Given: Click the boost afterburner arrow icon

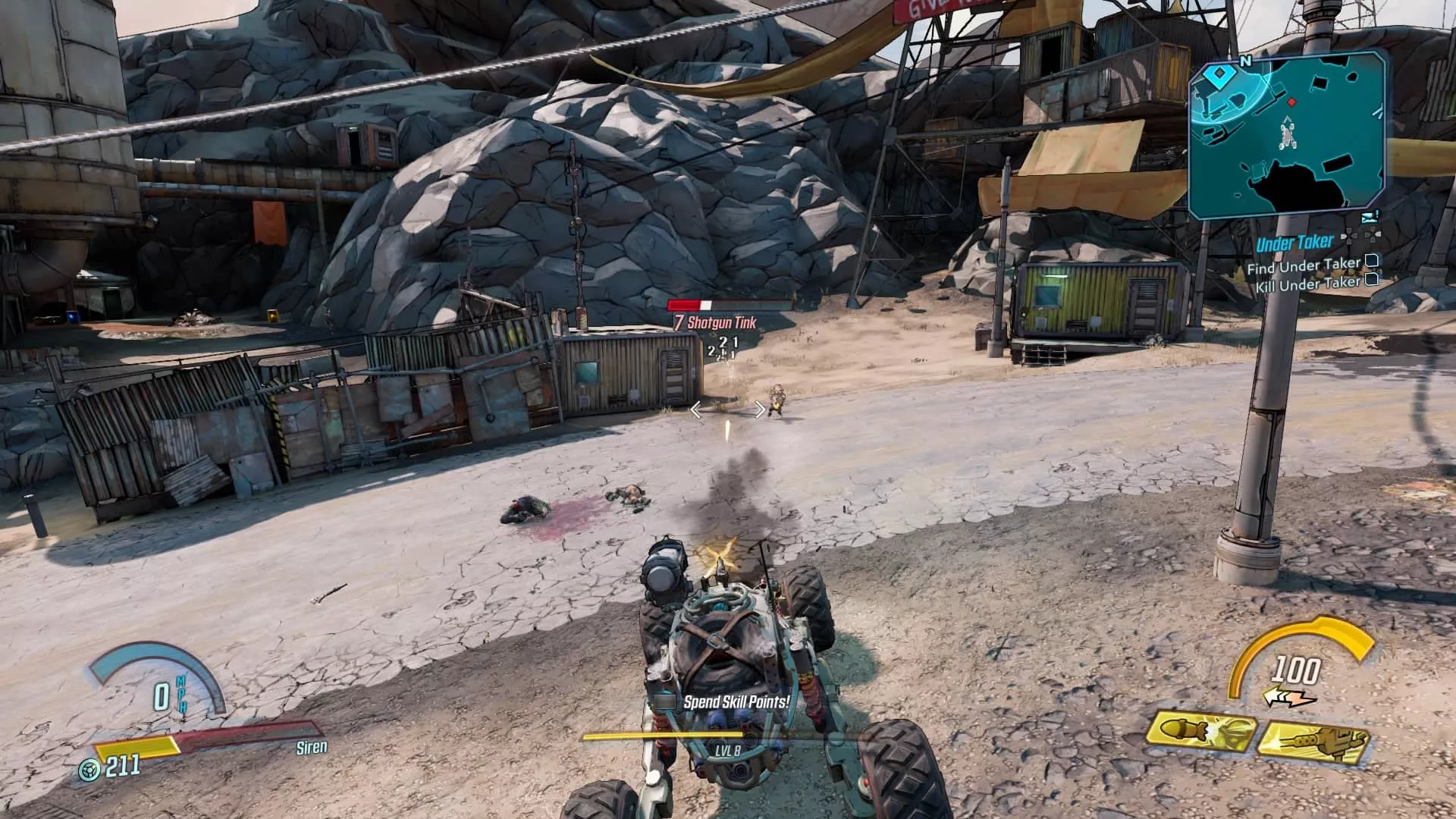Looking at the screenshot, I should click(1288, 696).
